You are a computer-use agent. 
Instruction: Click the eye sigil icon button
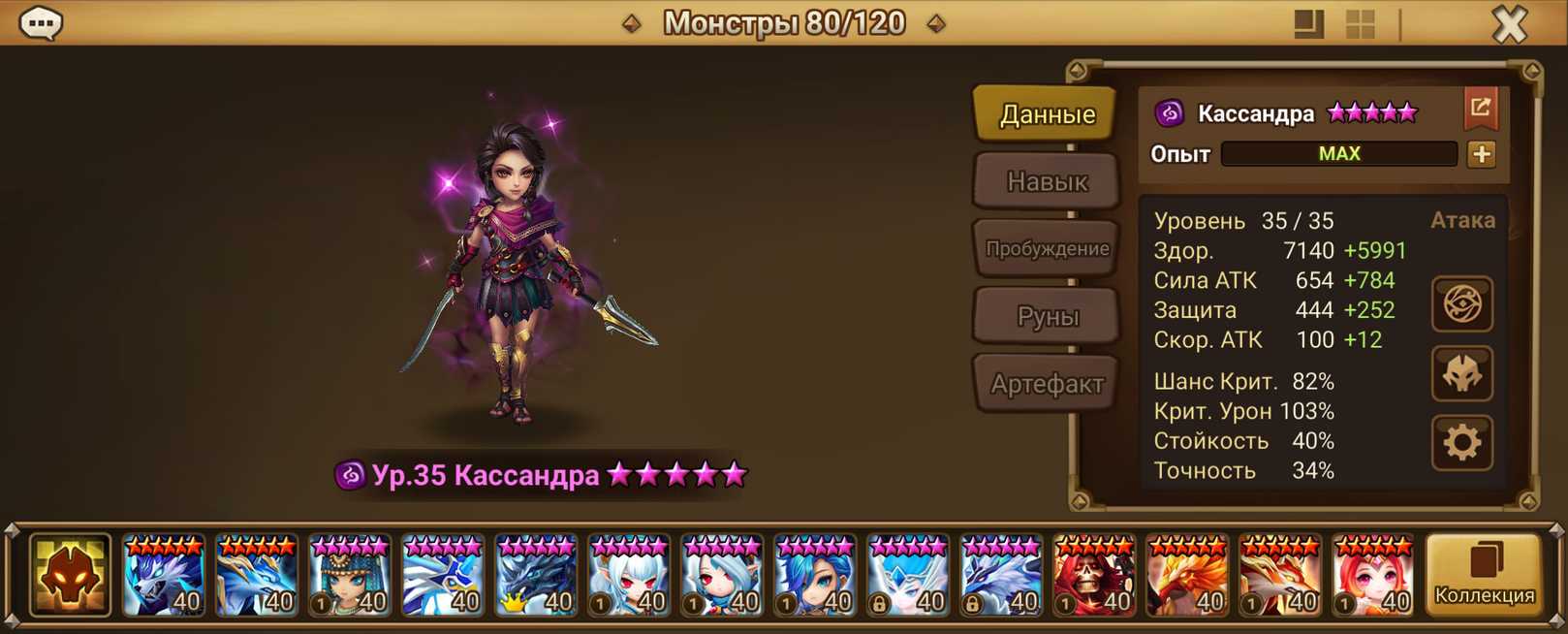coord(1461,304)
